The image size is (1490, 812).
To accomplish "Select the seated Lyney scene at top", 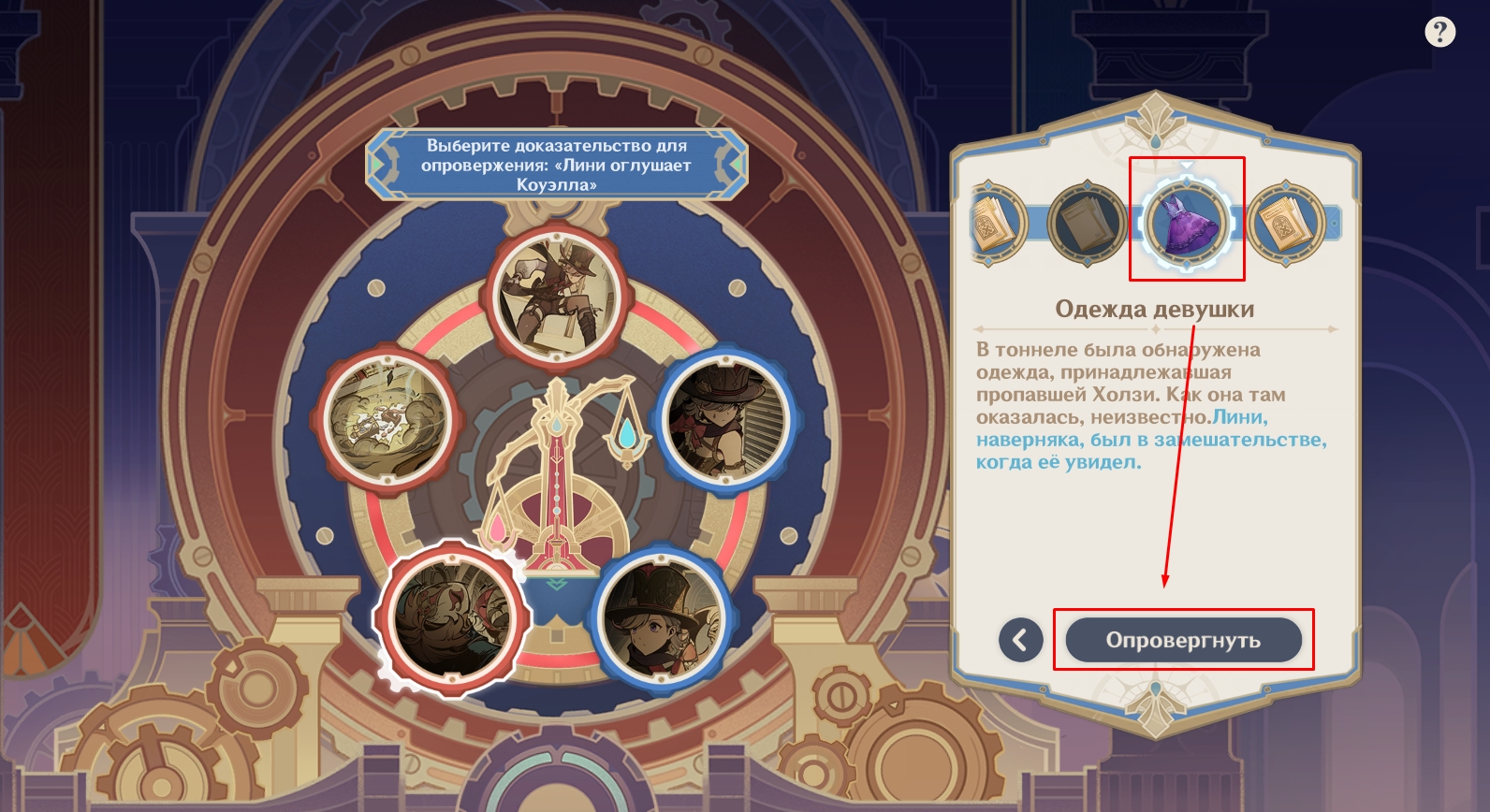I will pos(557,295).
